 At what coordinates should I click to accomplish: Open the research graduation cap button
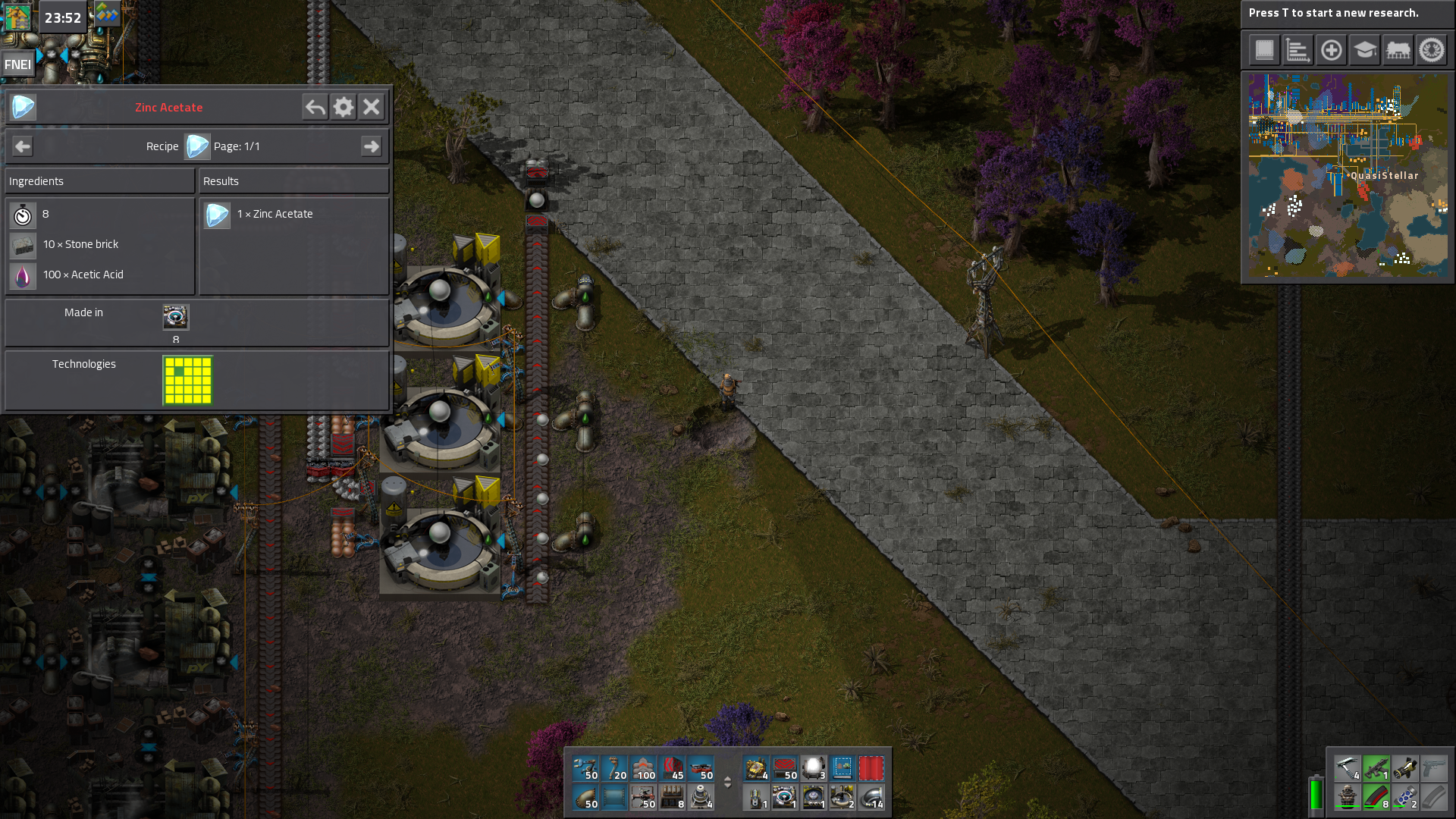pyautogui.click(x=1365, y=51)
